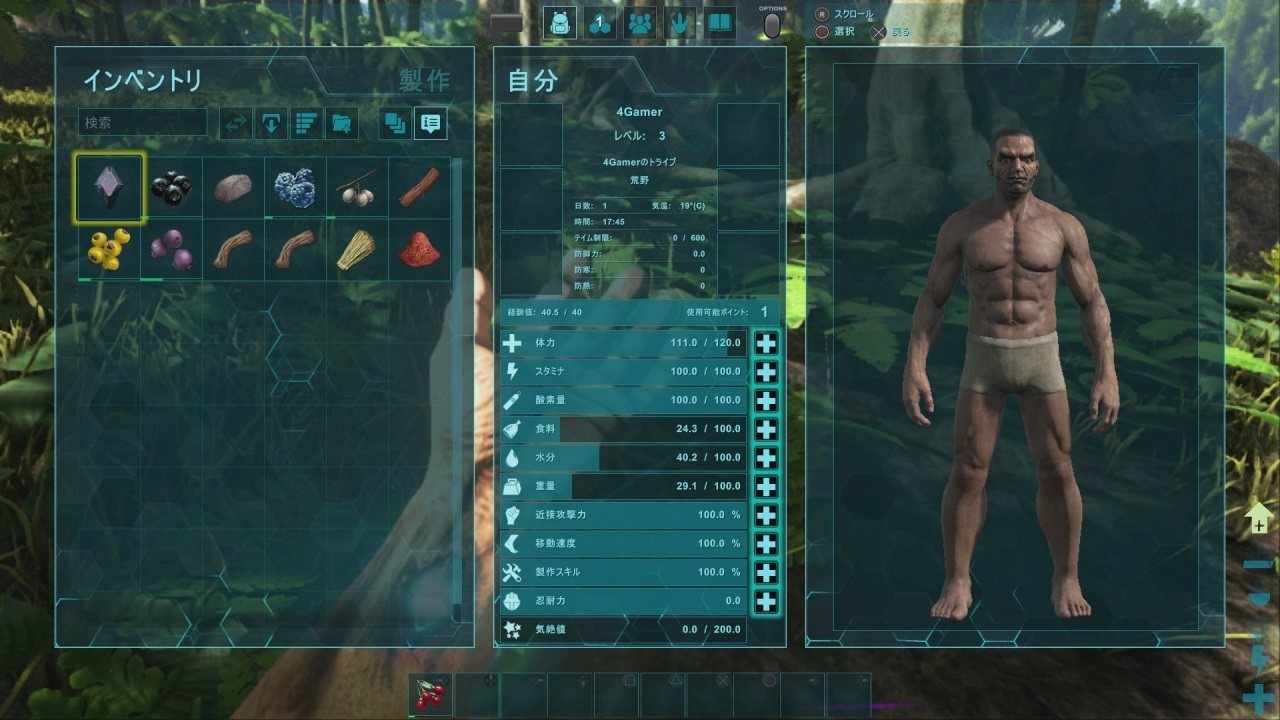Add a point to 体力 health

(766, 343)
